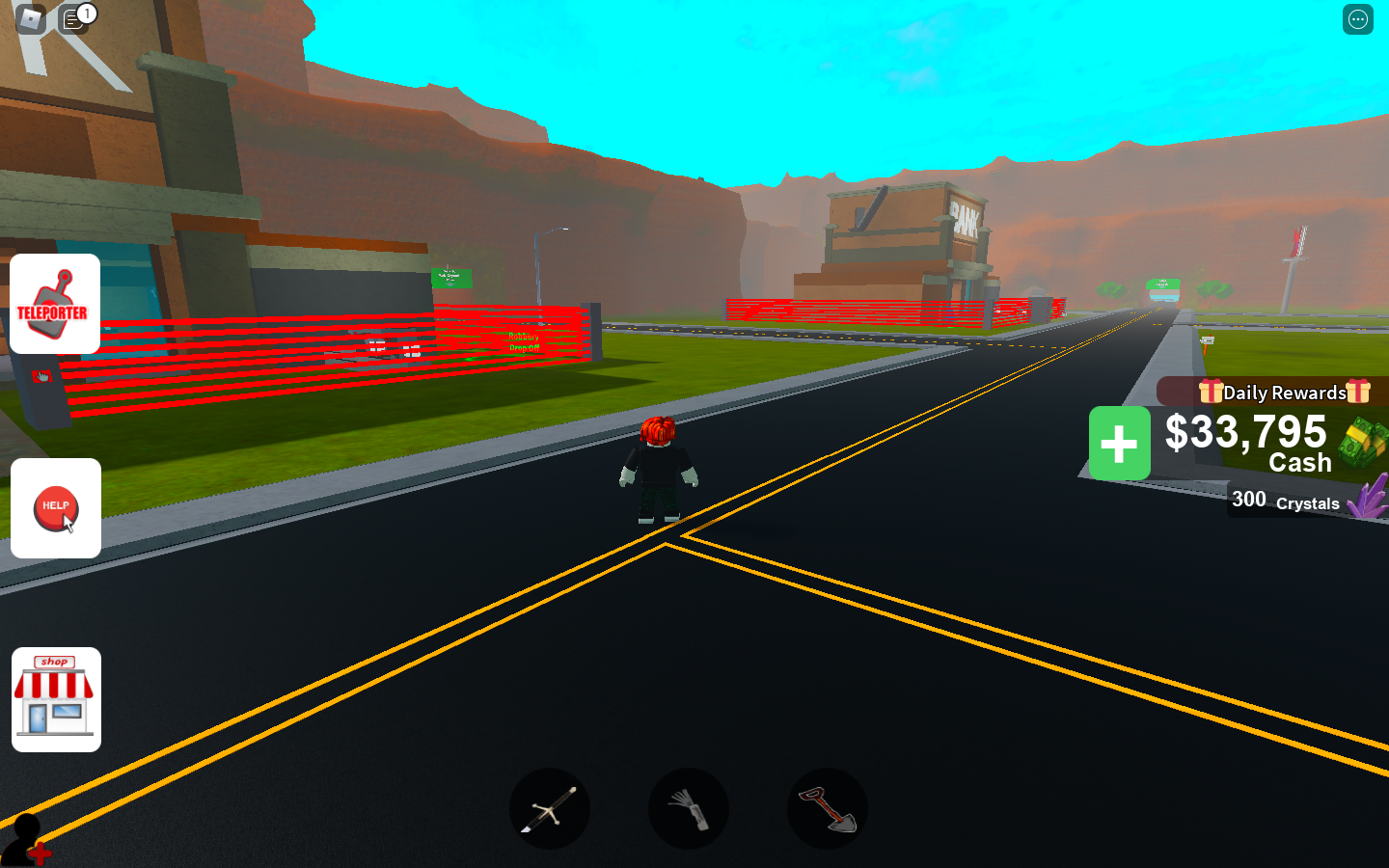
Task: Click the chat bubble icon
Action: 72,21
